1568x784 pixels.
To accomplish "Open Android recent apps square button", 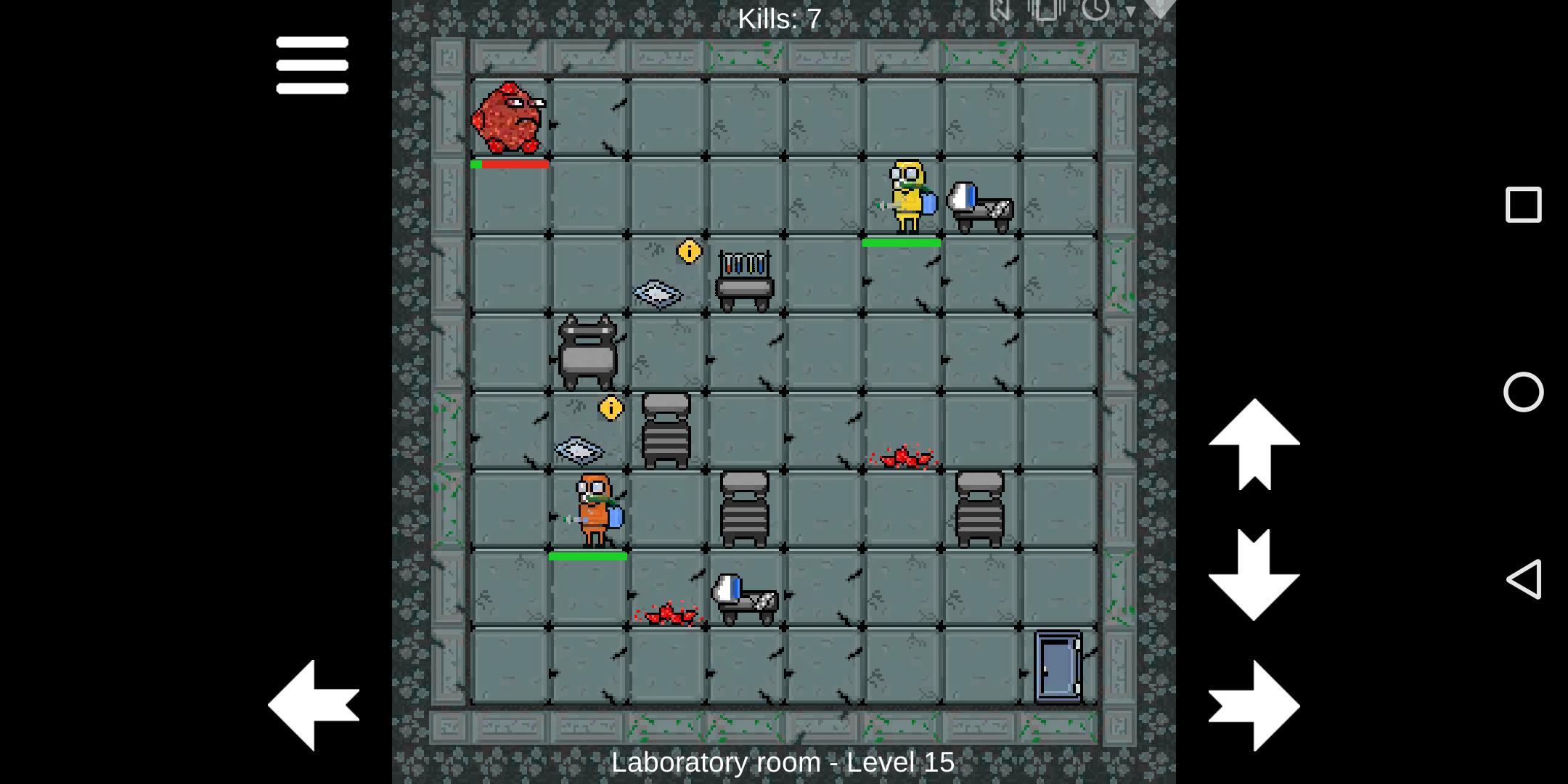I will click(x=1523, y=205).
